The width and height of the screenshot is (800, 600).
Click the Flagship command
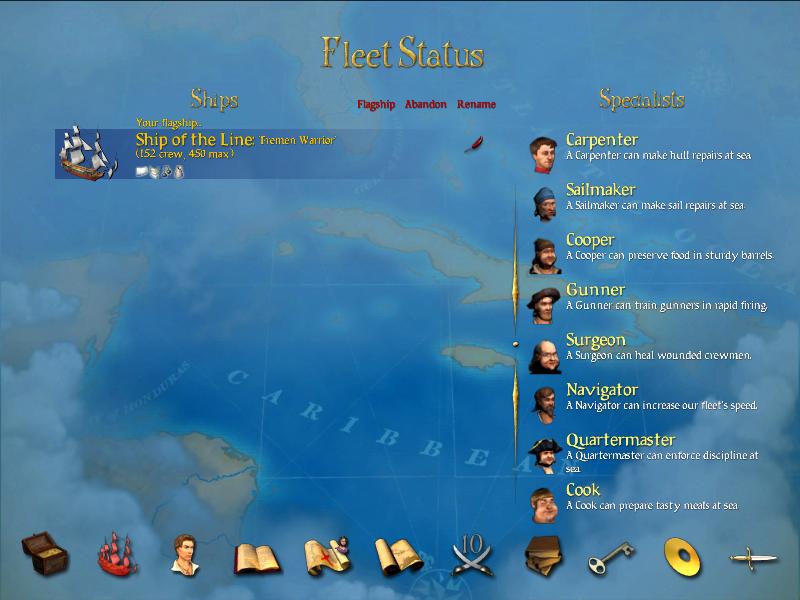[x=376, y=104]
